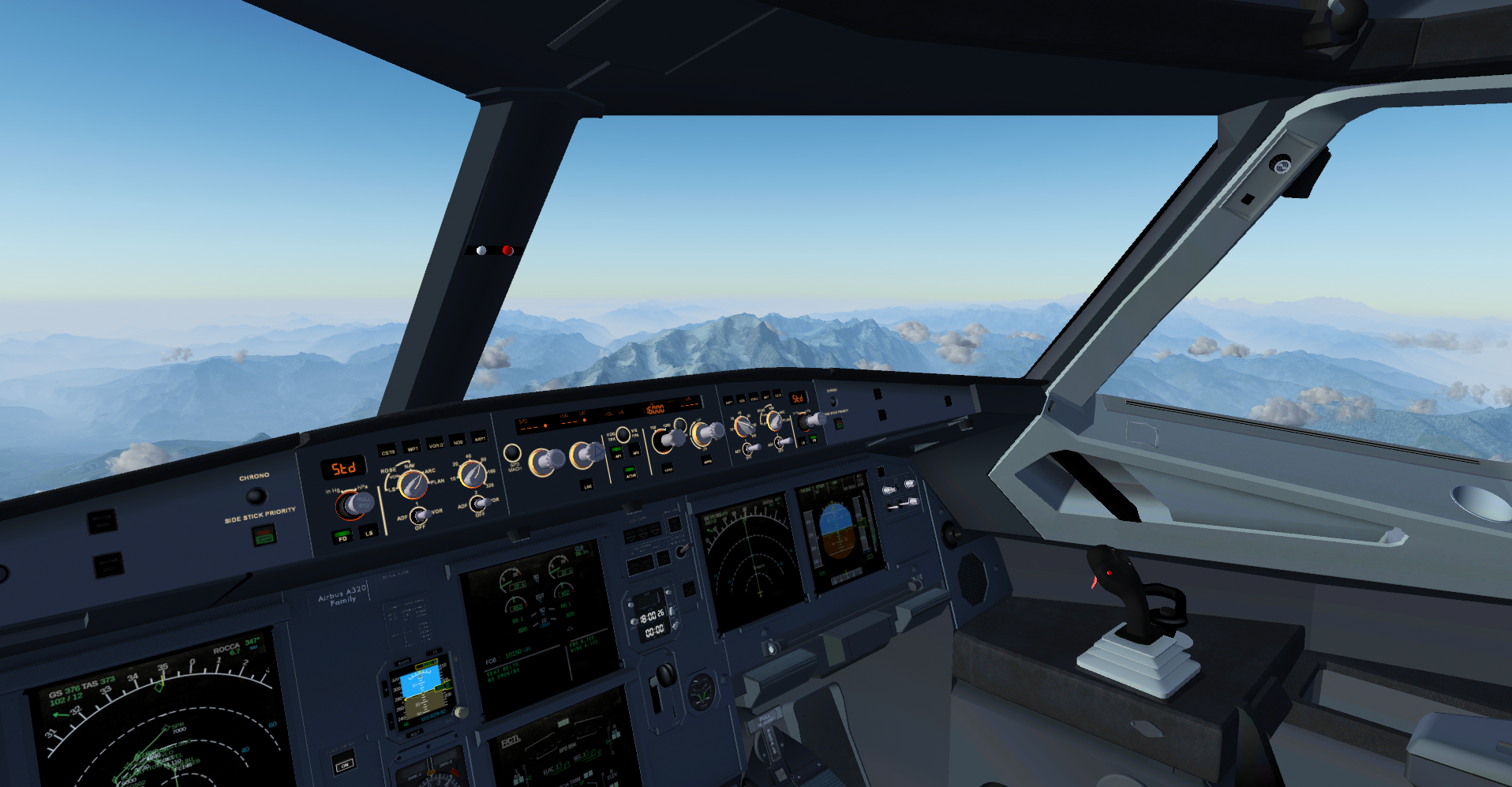Toggle the captain-side VOR.D display button
Viewport: 1512px width, 787px height.
[x=435, y=444]
